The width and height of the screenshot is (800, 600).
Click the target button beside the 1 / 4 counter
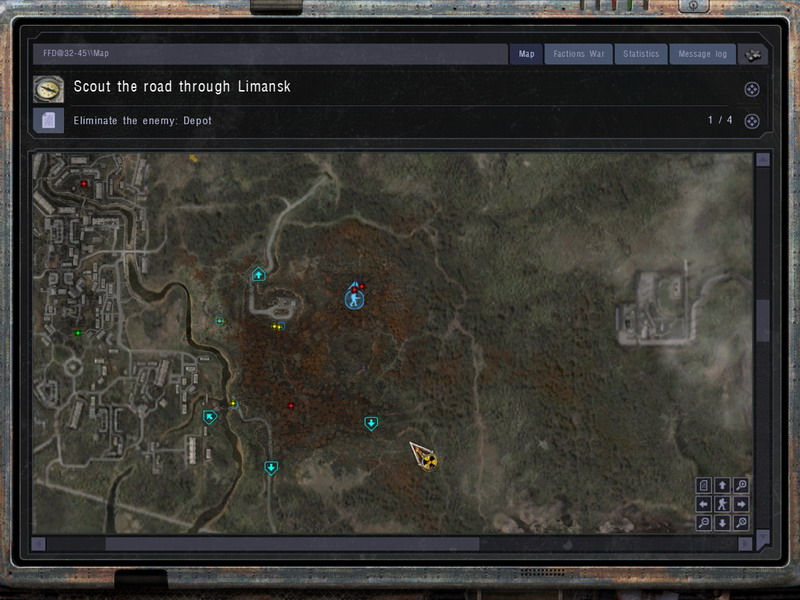pyautogui.click(x=752, y=122)
